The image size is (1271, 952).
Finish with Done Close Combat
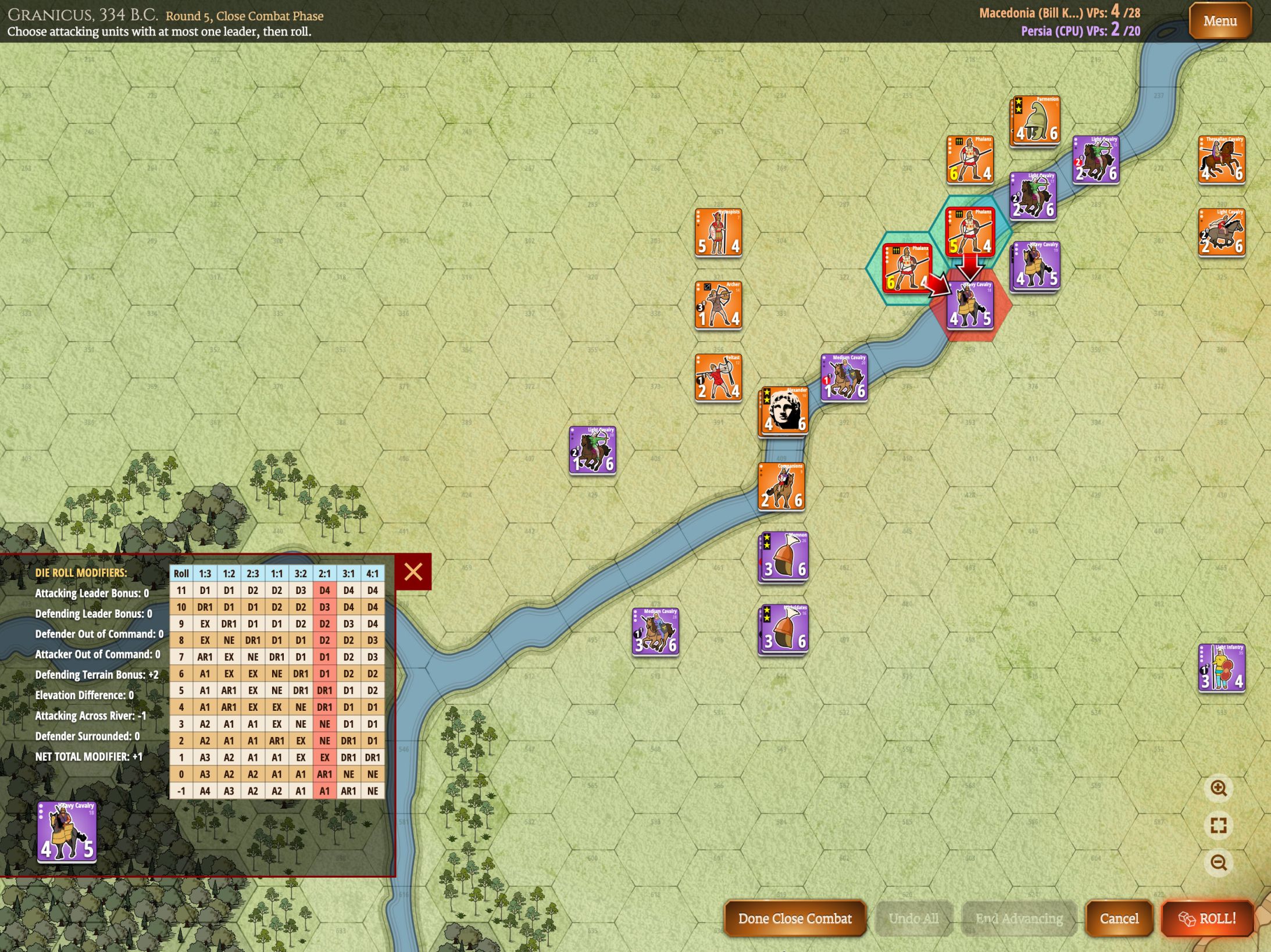pos(794,918)
